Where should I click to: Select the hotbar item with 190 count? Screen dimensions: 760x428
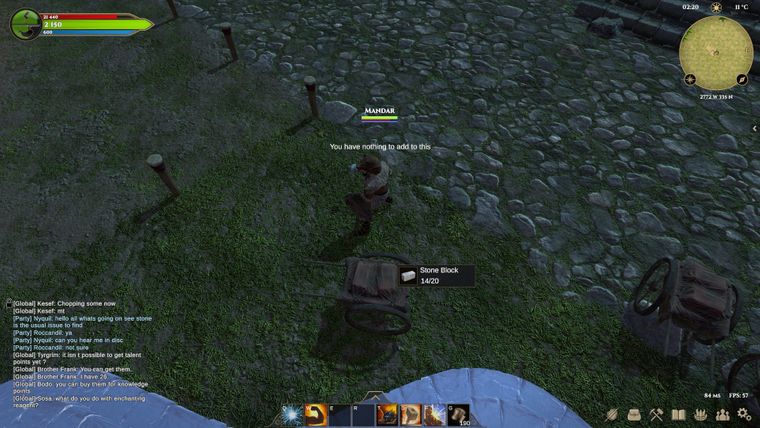pyautogui.click(x=459, y=415)
